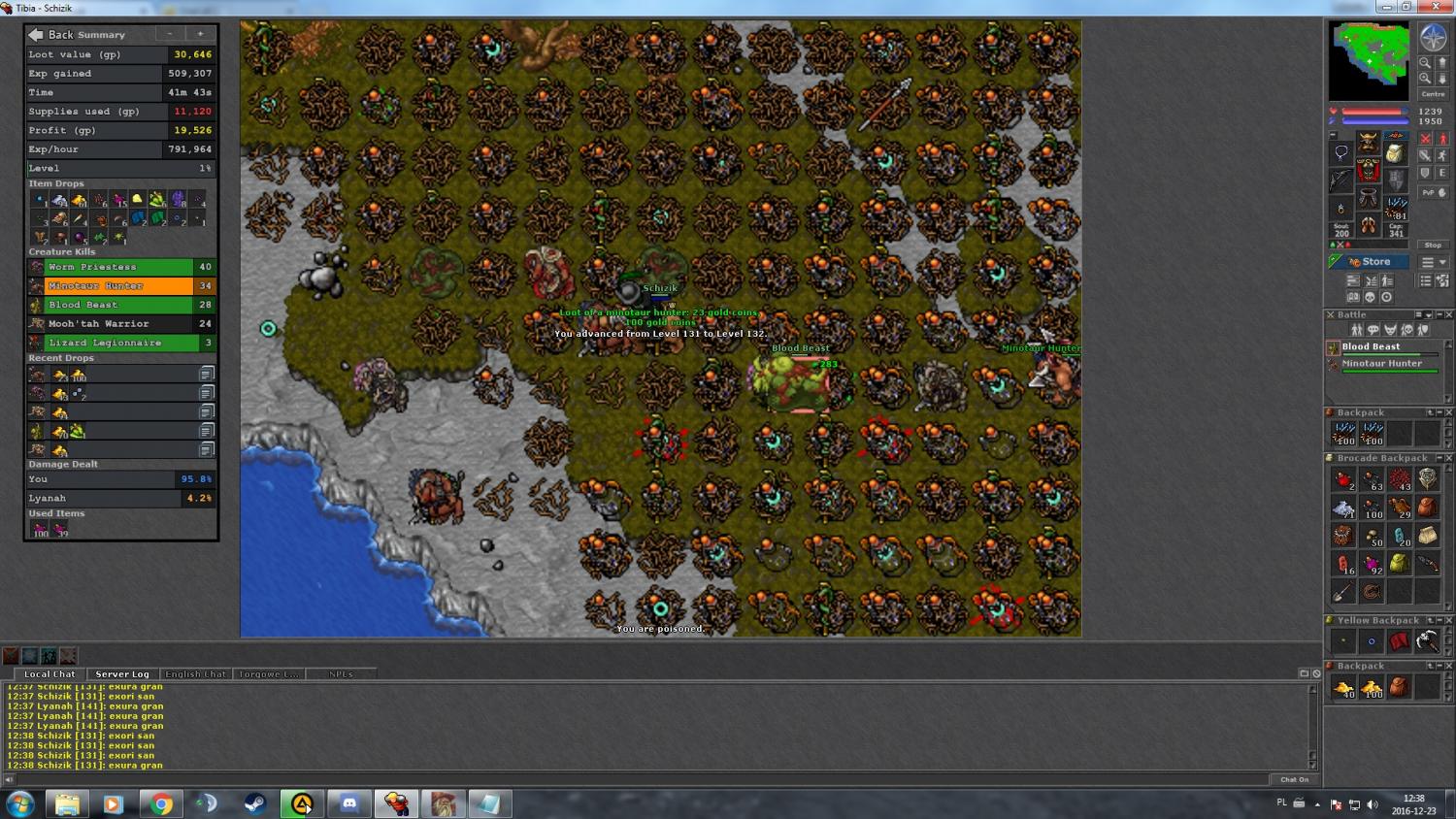
Task: Click the compass rose above the map controls
Action: (x=1433, y=38)
